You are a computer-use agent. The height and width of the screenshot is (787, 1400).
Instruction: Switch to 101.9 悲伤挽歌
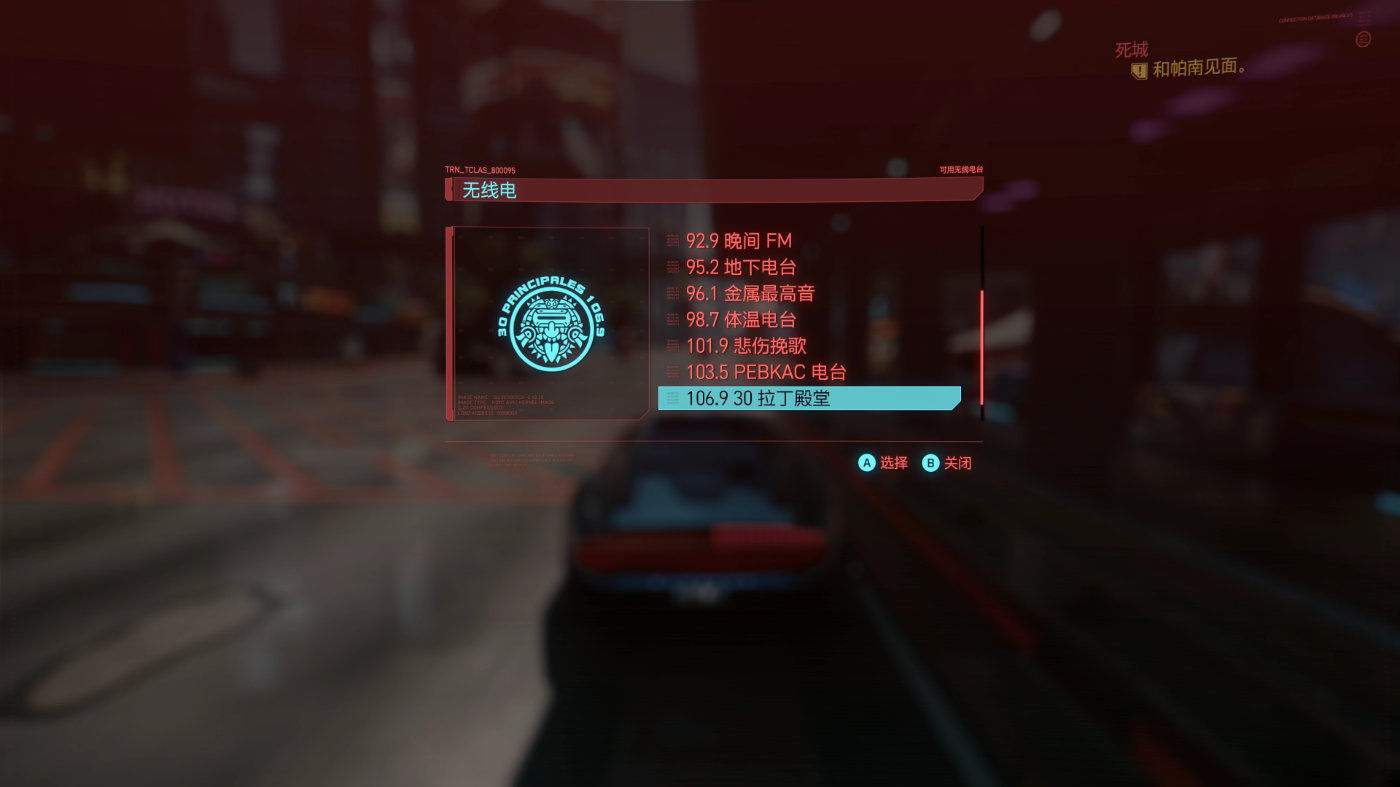(745, 346)
